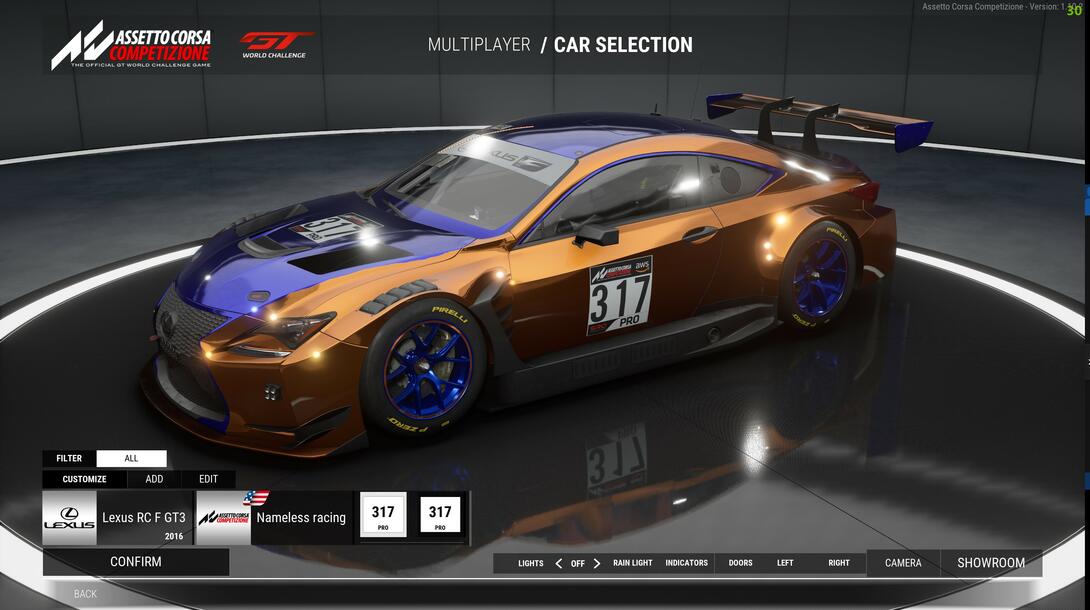
Task: Toggle the Indicators
Action: click(686, 563)
